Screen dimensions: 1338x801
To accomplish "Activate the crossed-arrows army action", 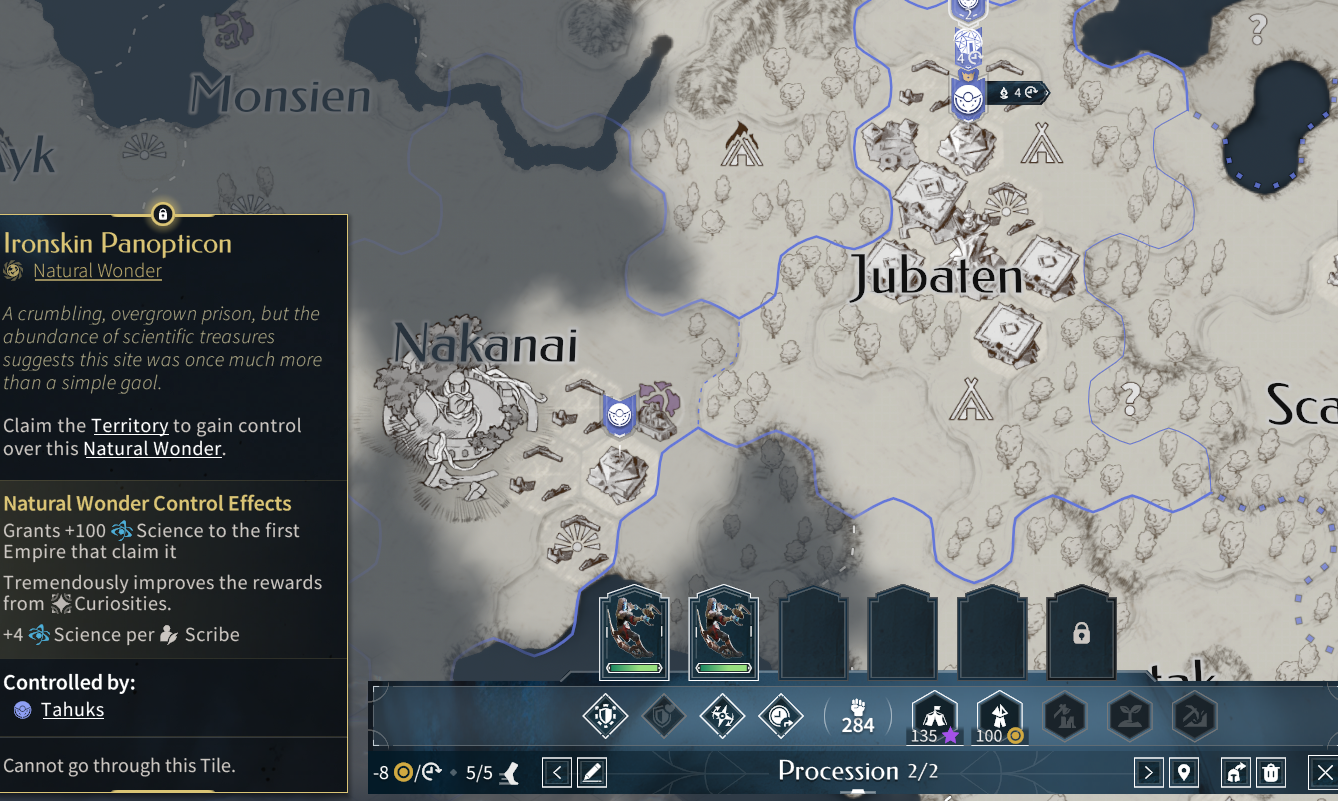I will pos(722,716).
